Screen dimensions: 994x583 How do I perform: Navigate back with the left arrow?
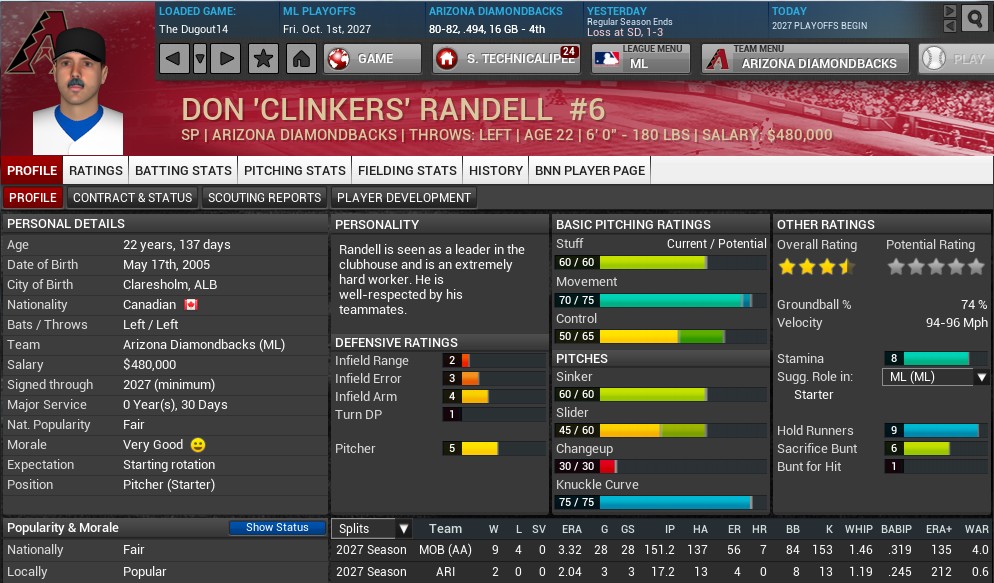point(172,59)
